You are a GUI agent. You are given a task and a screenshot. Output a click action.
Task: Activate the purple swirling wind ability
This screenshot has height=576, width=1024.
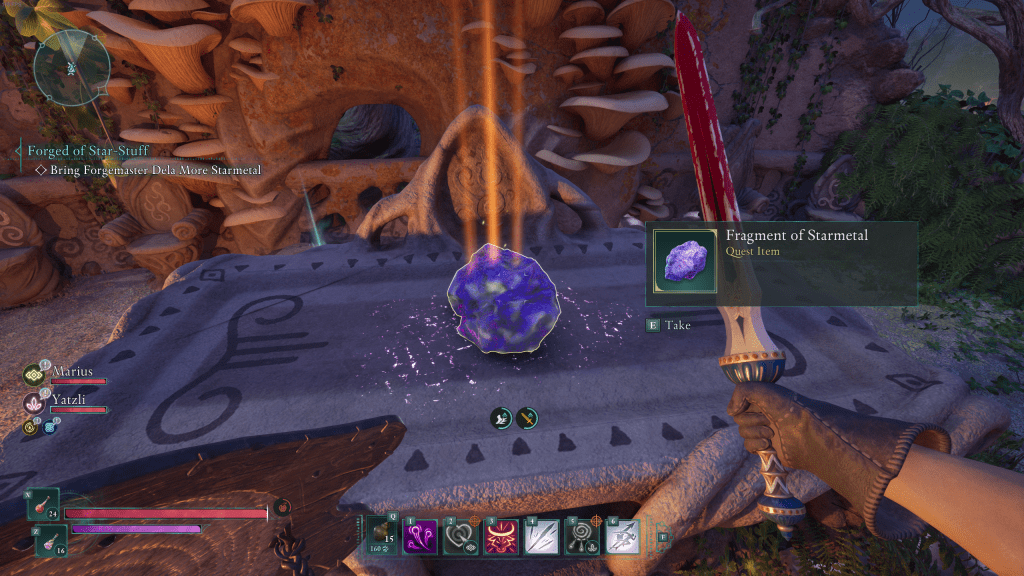(x=418, y=536)
